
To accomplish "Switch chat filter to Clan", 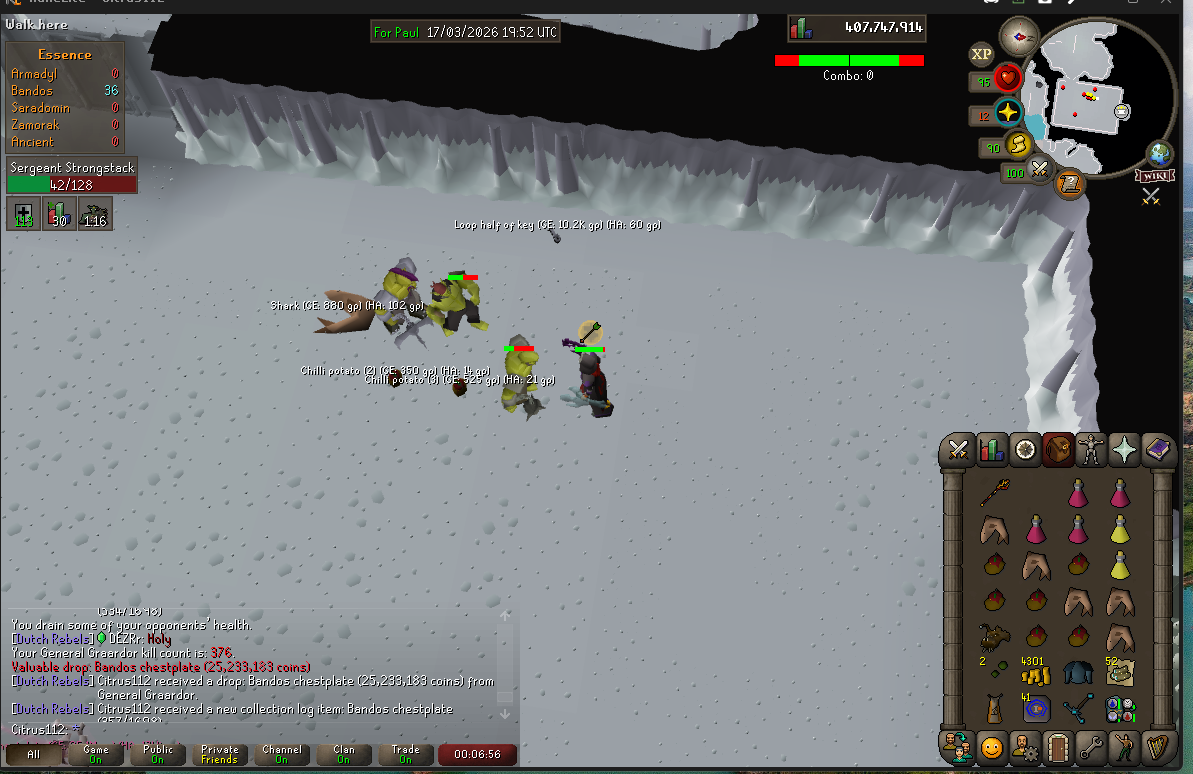I will click(343, 753).
